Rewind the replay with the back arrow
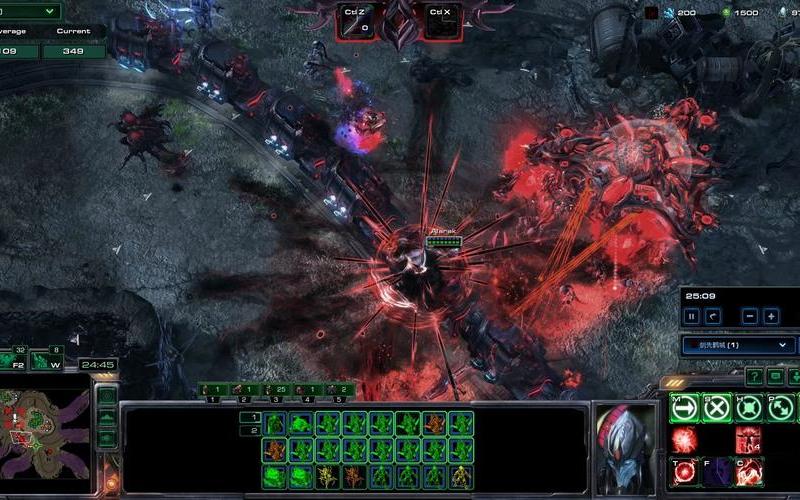Image resolution: width=800 pixels, height=500 pixels. click(713, 316)
